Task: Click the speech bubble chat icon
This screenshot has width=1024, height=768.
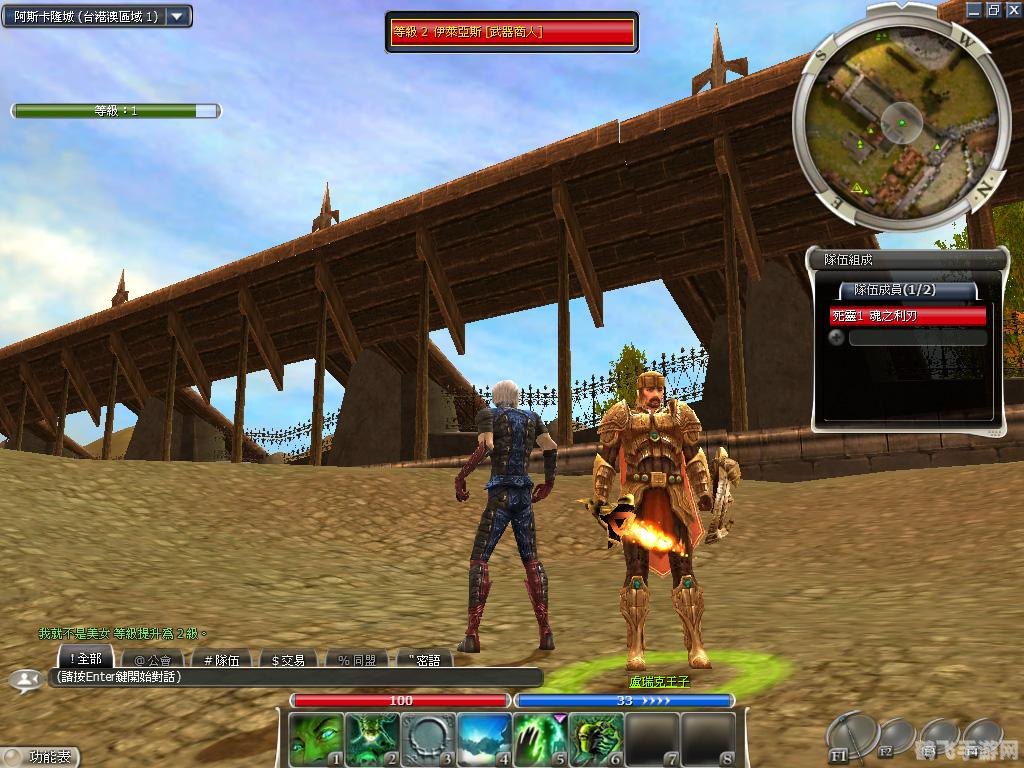Action: pyautogui.click(x=22, y=679)
